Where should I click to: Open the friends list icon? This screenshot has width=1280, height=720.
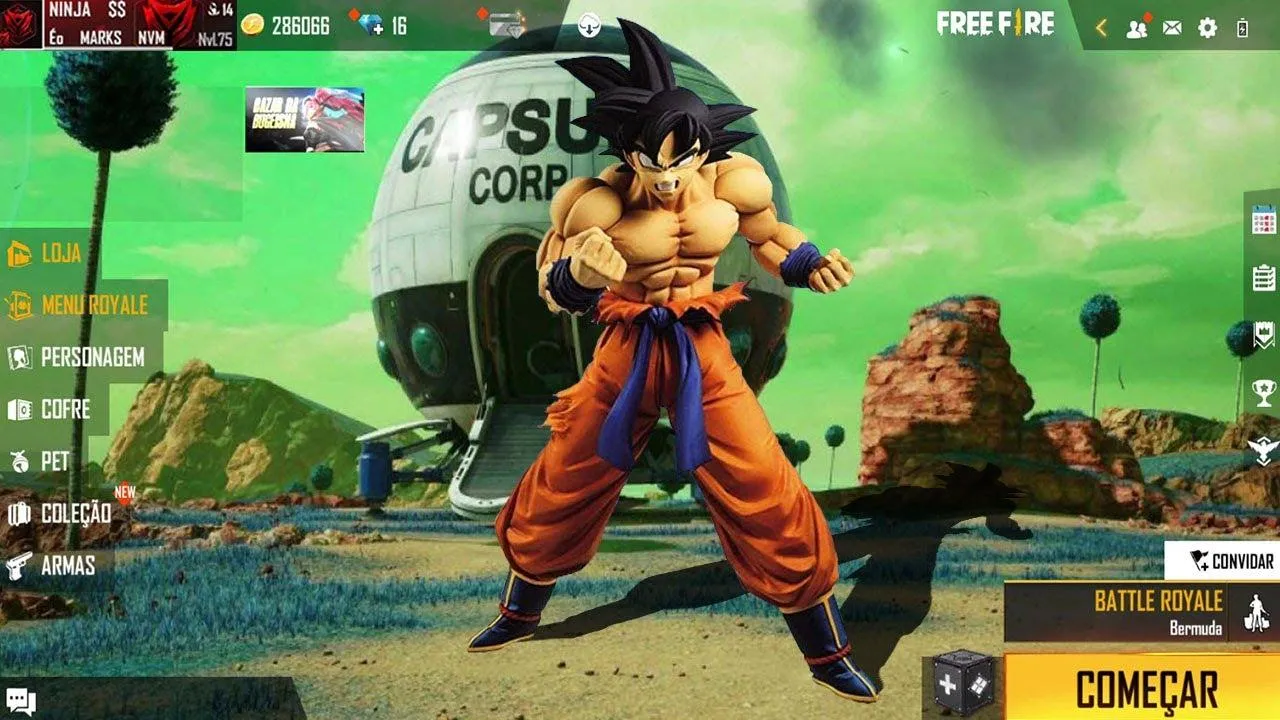point(1136,28)
